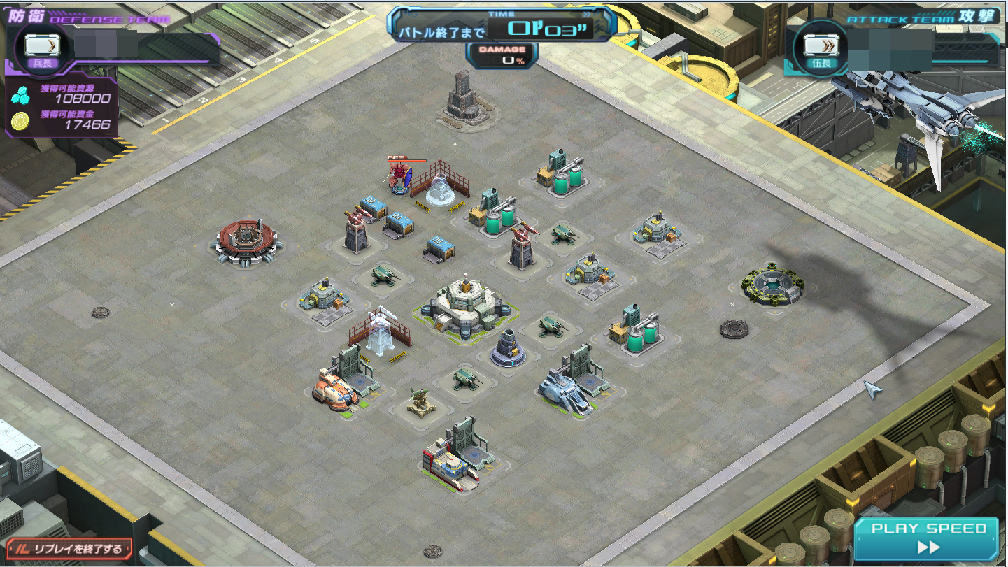Toggle the PLAY SPEED fast-forward button

pos(928,539)
